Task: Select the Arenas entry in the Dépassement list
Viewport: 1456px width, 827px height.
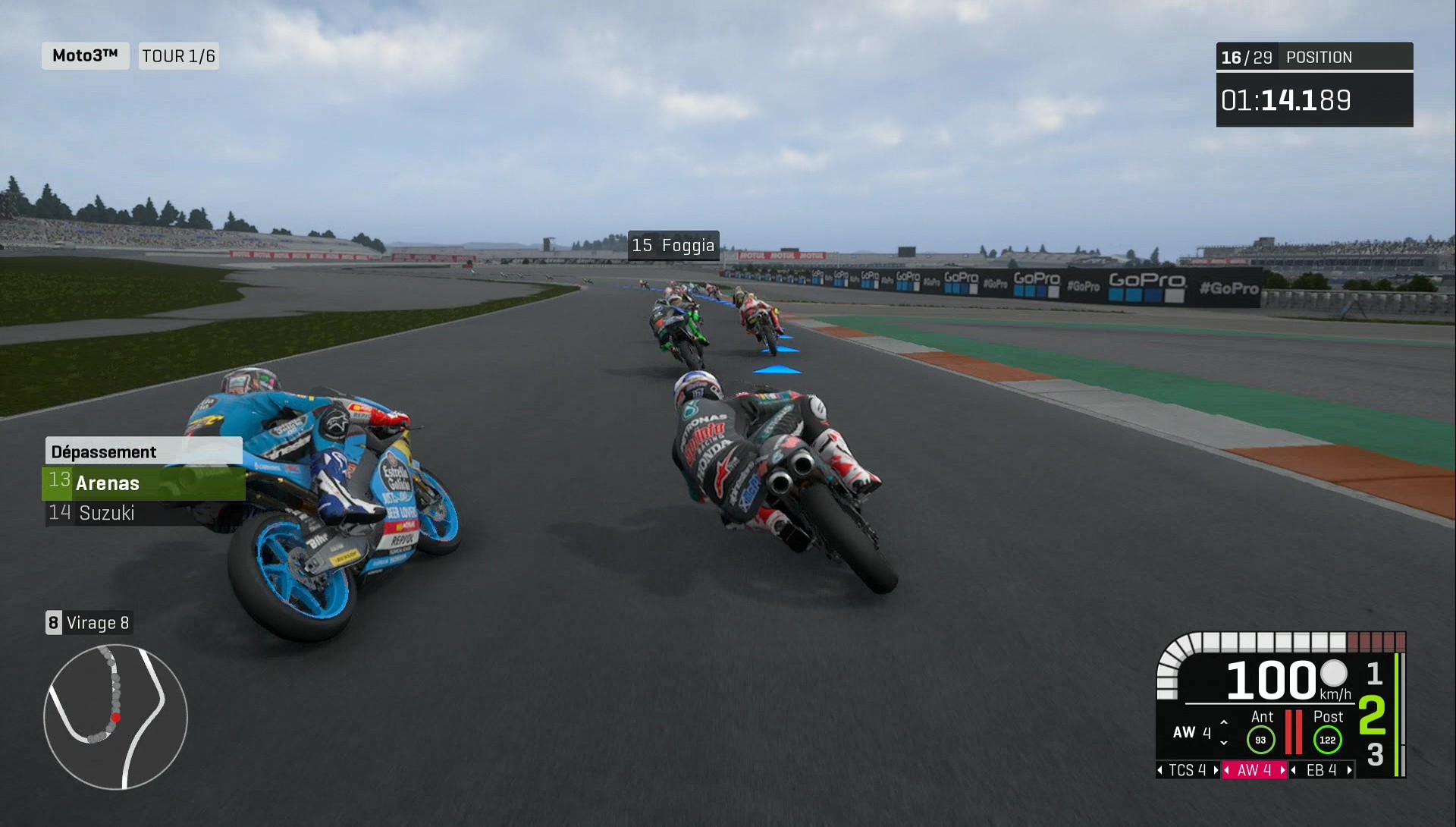Action: click(108, 483)
